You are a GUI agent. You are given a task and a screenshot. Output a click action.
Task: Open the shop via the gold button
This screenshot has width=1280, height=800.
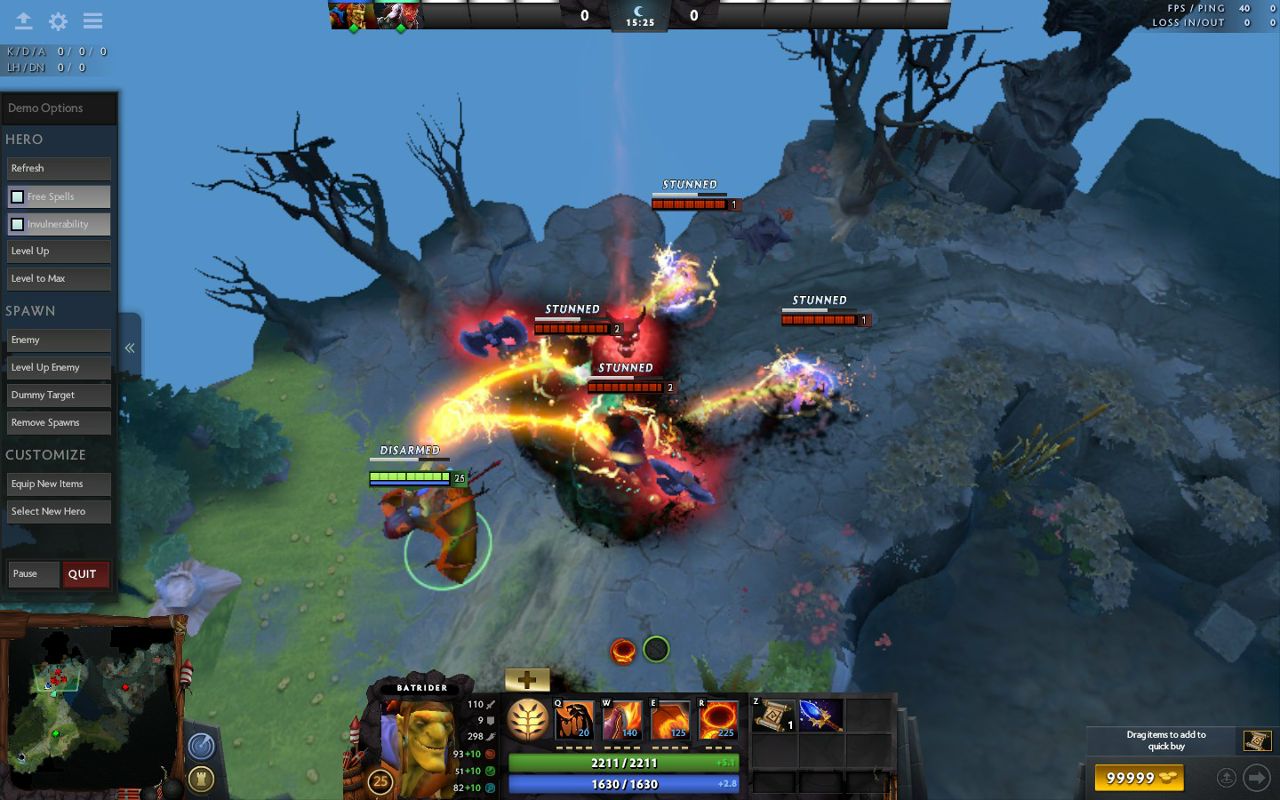(1138, 777)
